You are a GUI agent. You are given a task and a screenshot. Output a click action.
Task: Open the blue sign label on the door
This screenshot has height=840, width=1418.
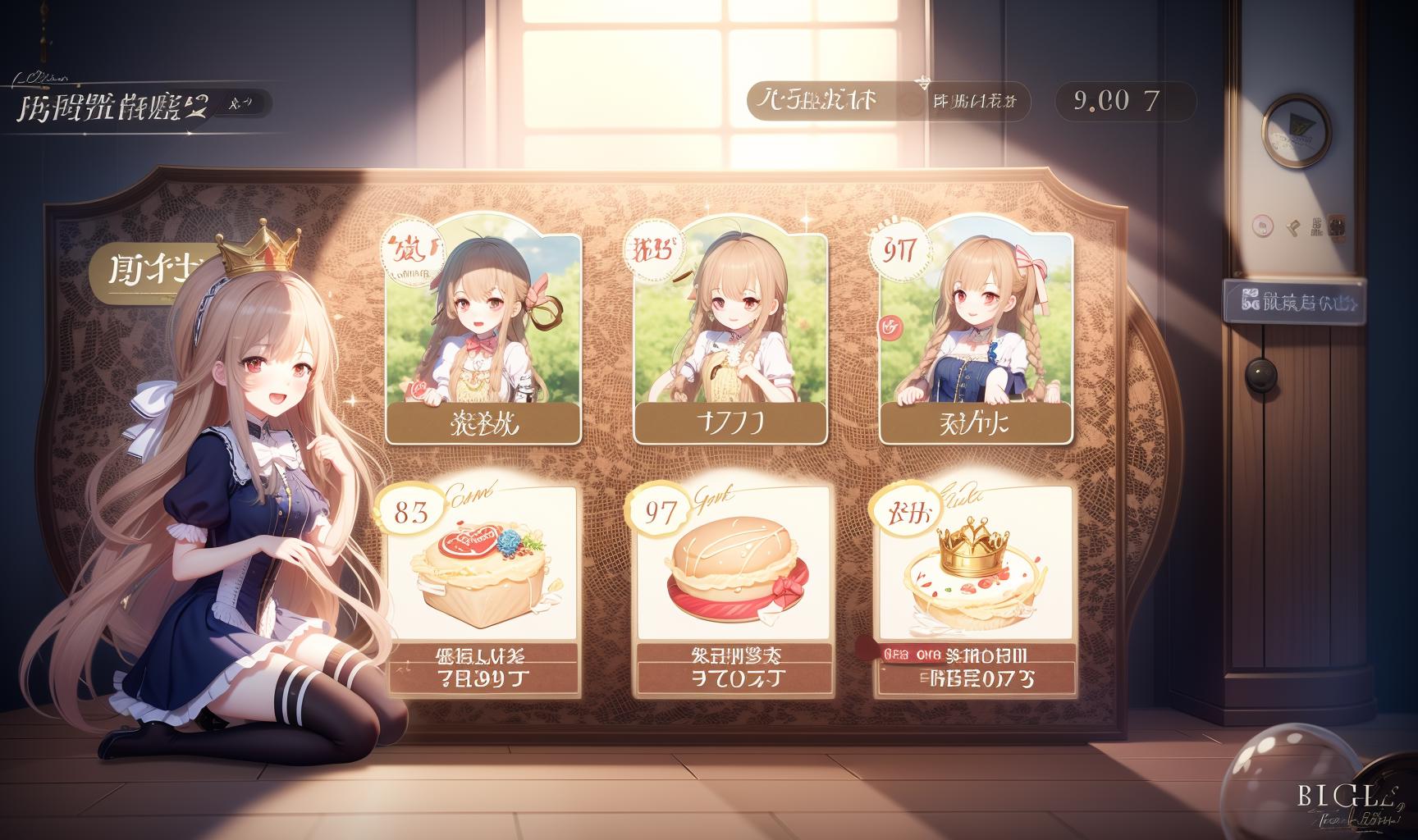tap(1292, 299)
